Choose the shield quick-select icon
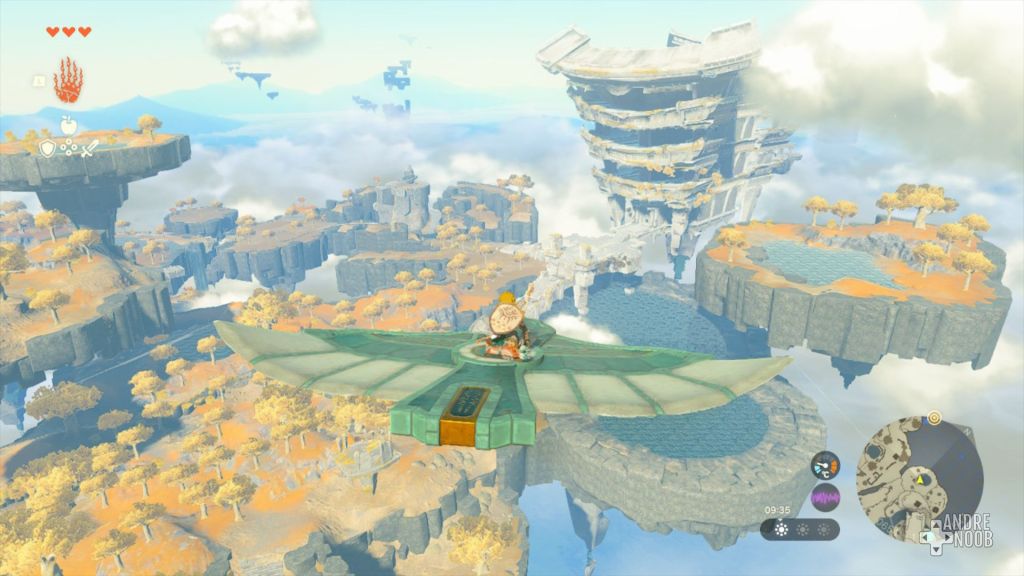The height and width of the screenshot is (576, 1024). point(47,148)
